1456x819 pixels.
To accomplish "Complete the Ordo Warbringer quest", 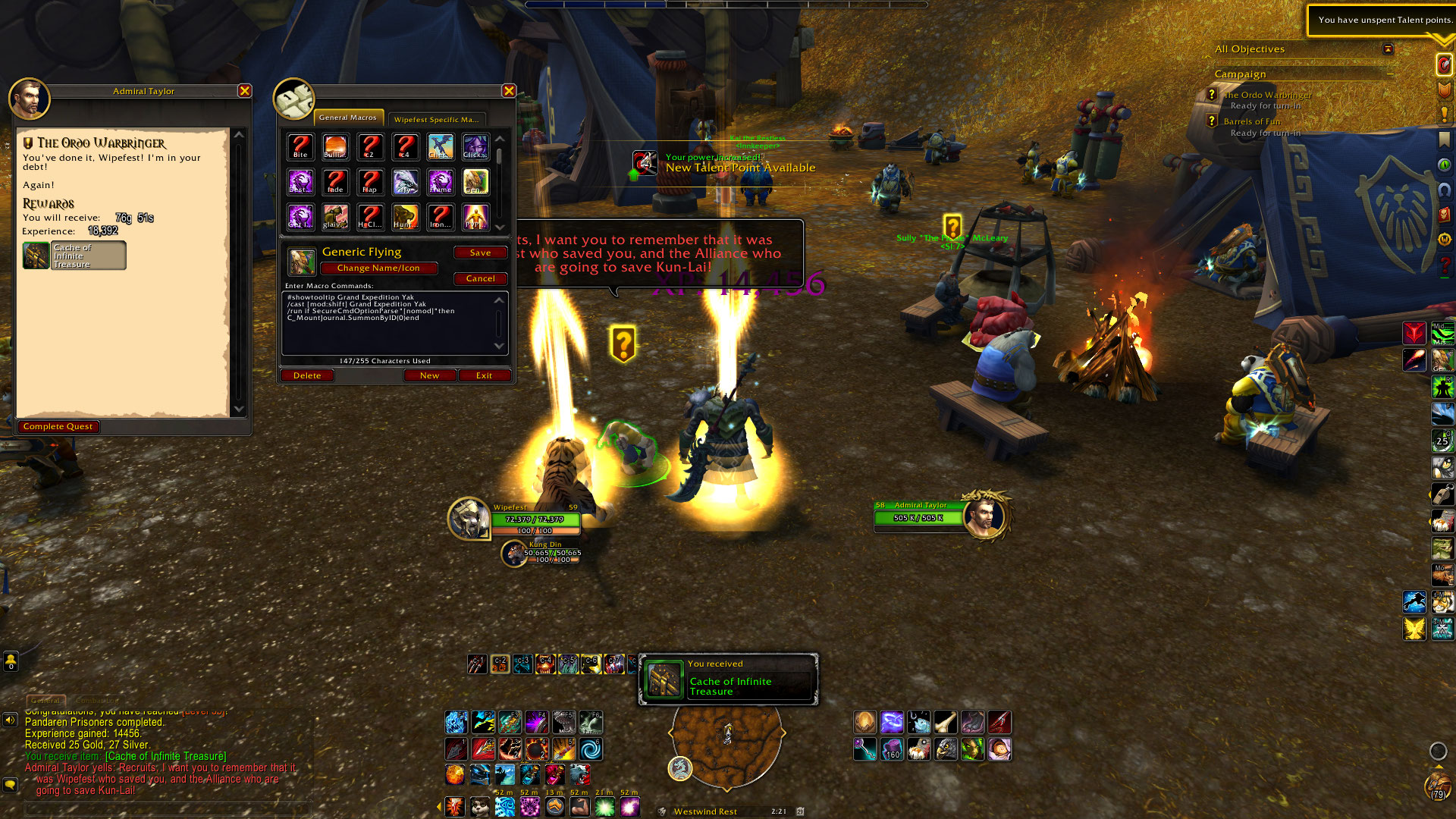I will click(x=58, y=427).
